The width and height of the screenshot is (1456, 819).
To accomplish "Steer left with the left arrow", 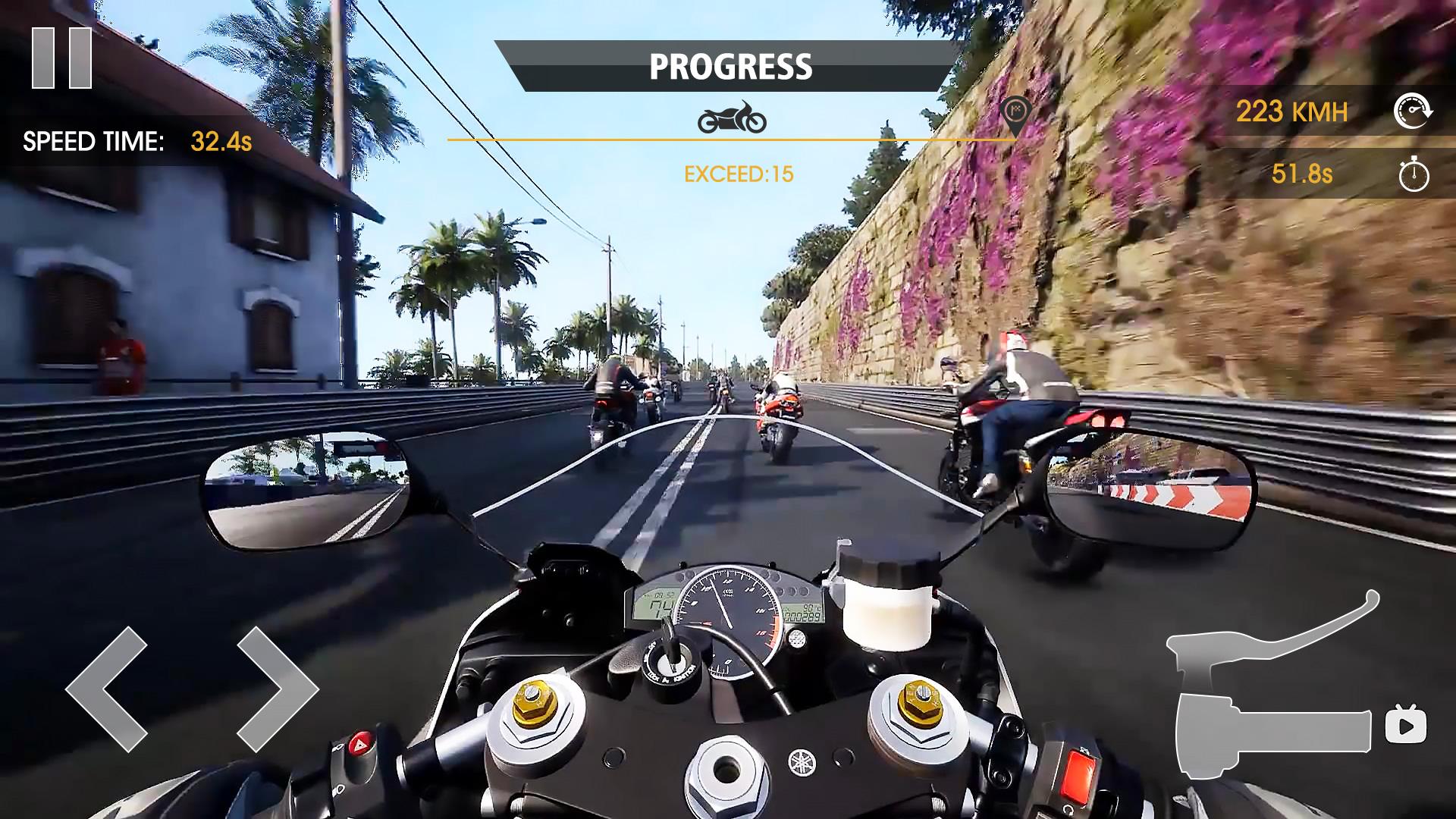I will 107,689.
